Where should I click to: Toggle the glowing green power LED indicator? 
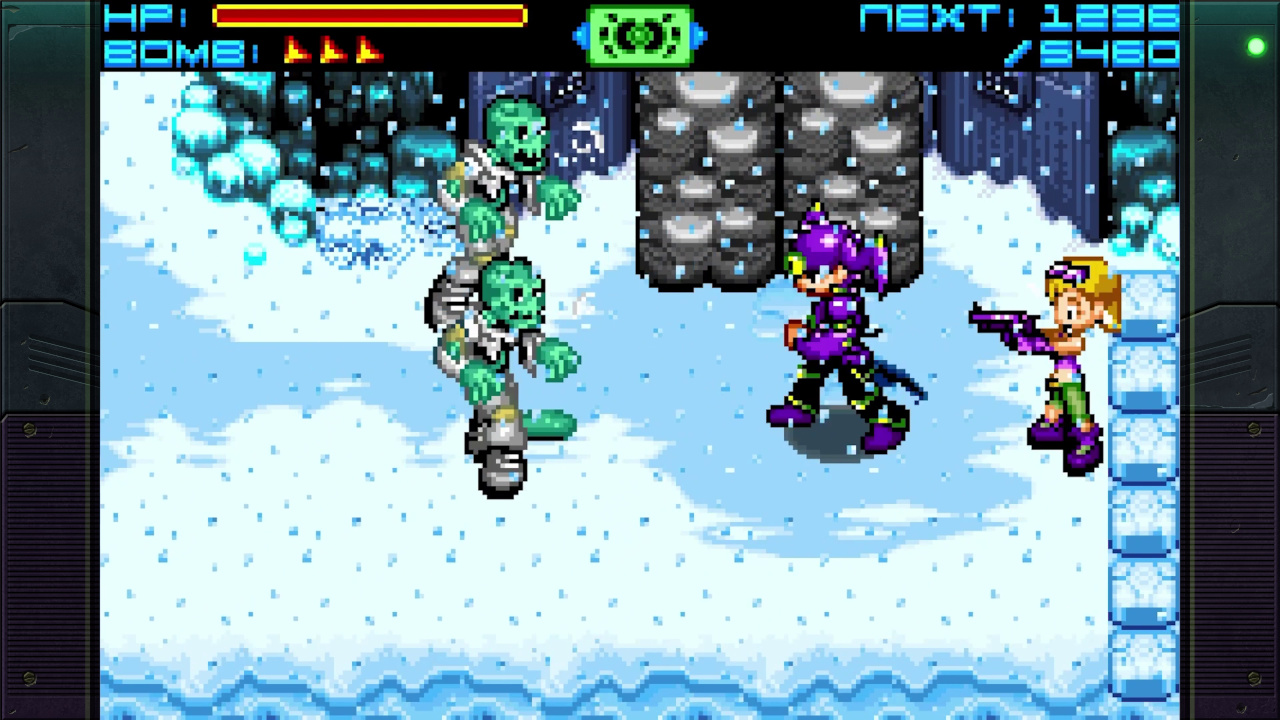pyautogui.click(x=1256, y=46)
